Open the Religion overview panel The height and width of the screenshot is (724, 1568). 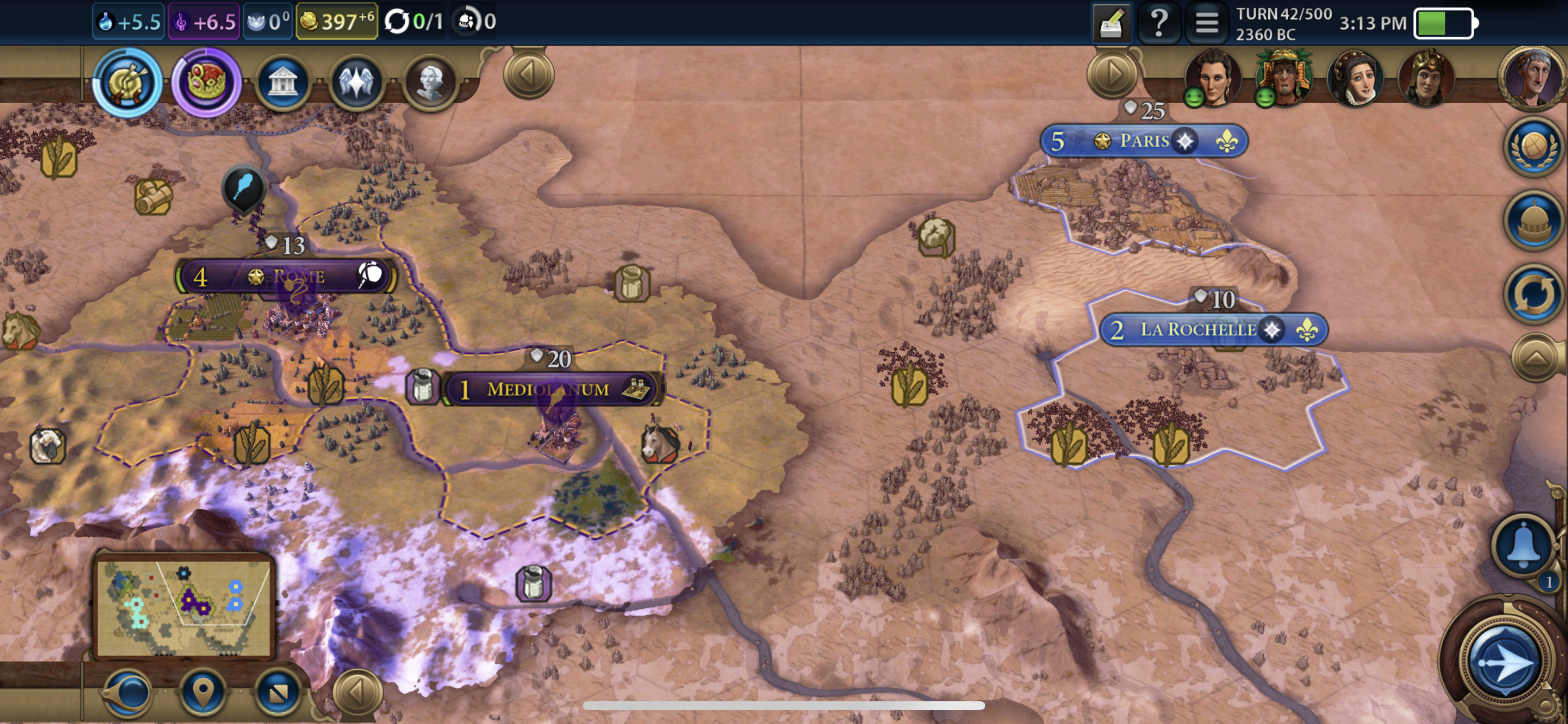tap(358, 83)
